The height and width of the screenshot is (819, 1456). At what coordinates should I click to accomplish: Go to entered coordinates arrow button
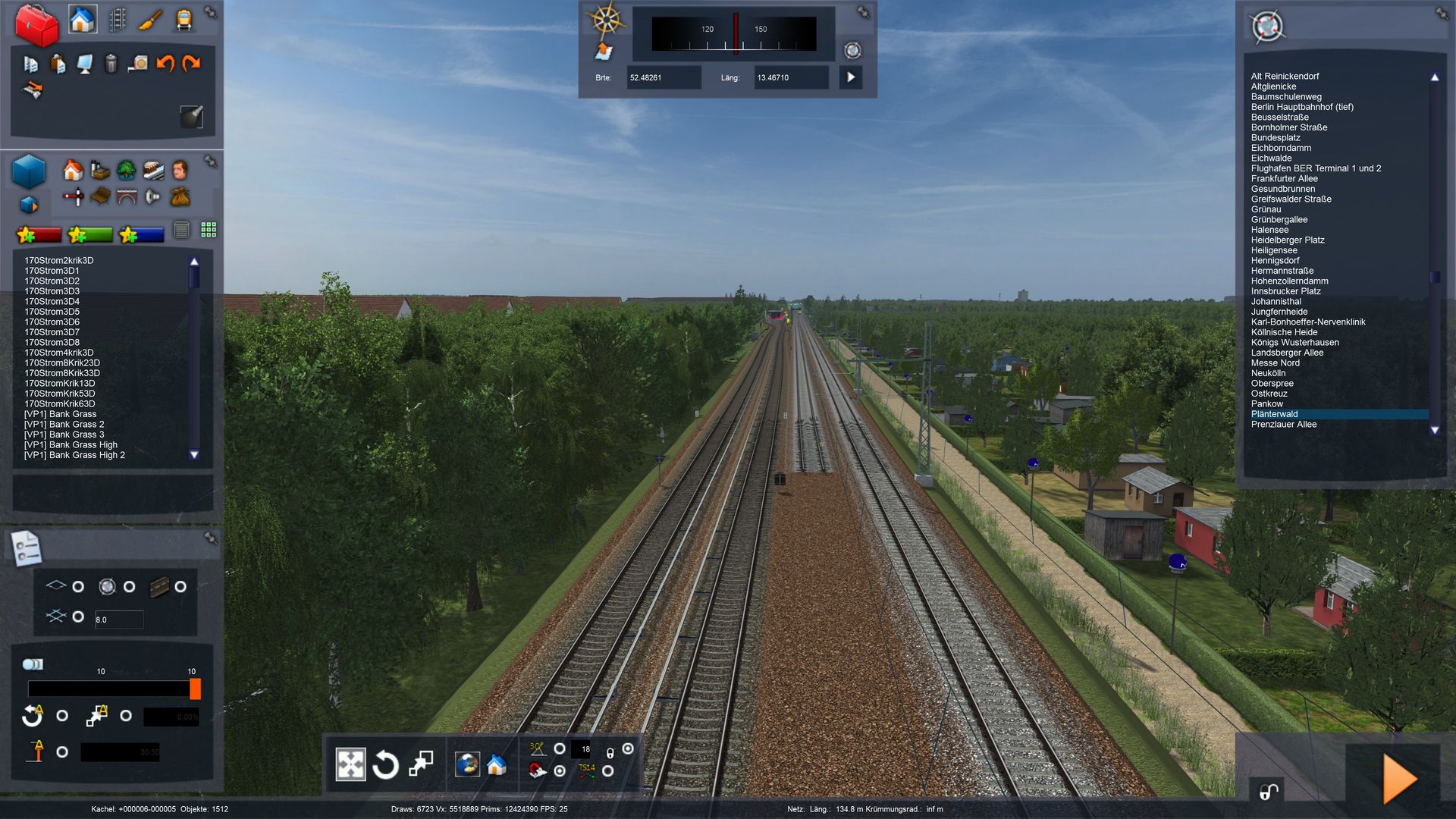851,77
